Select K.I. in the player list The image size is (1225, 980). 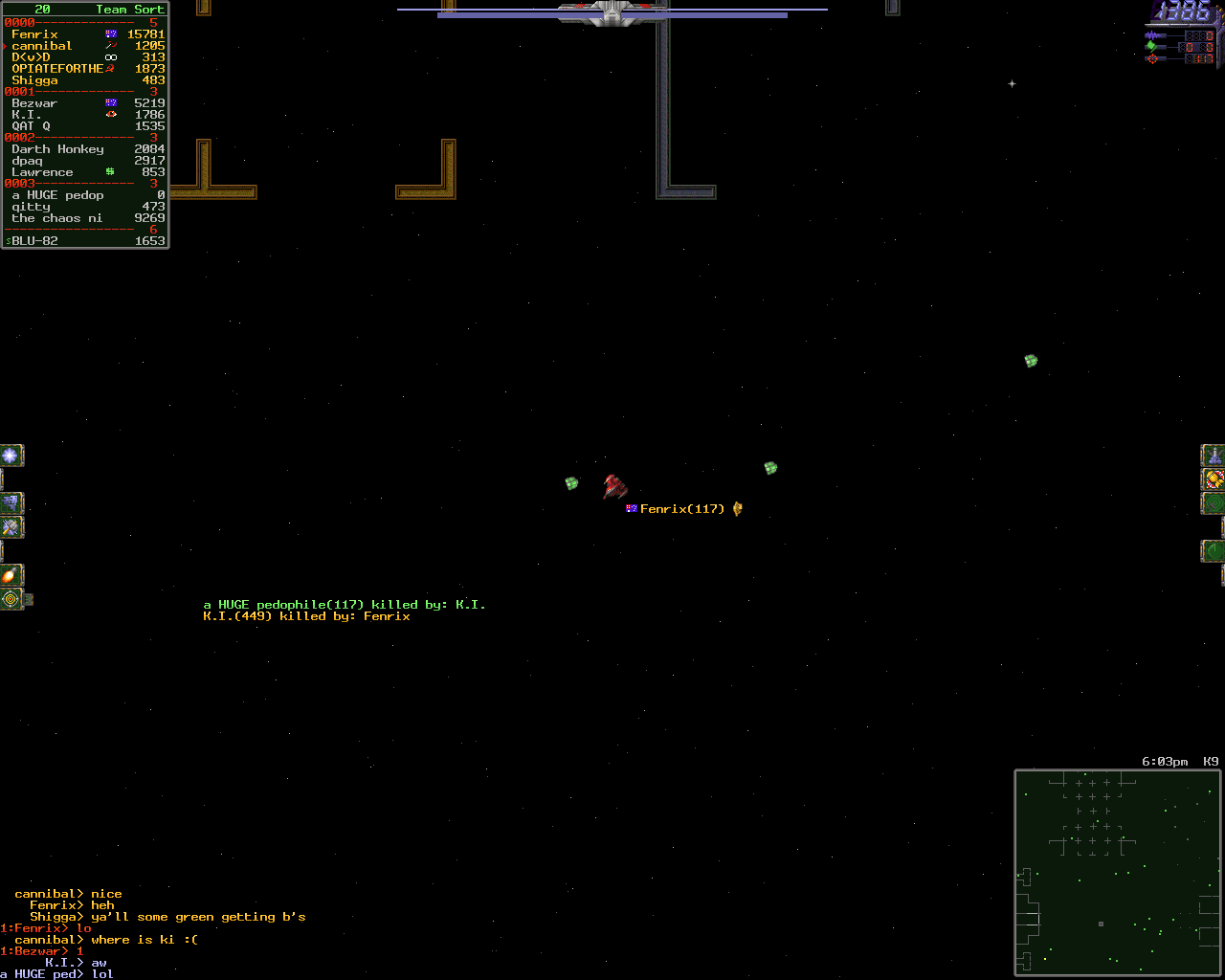click(27, 115)
